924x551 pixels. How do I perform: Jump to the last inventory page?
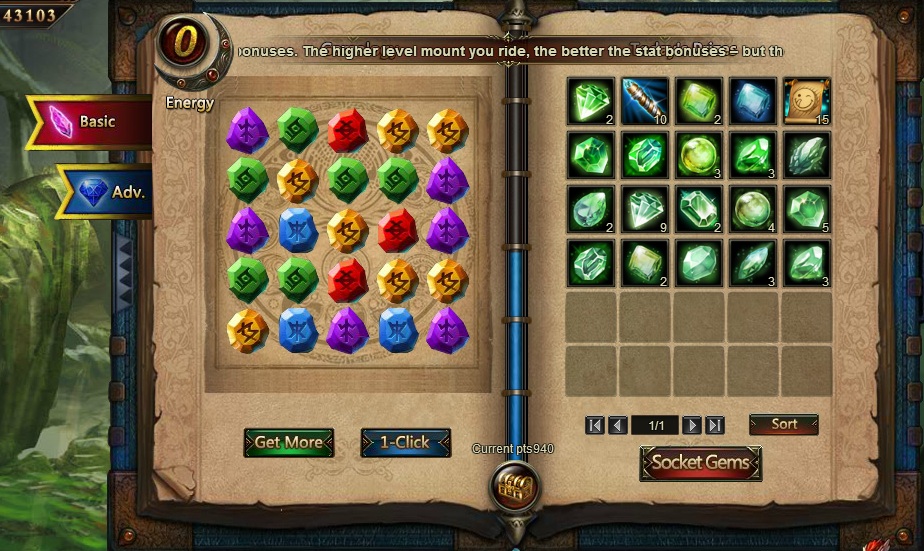point(714,426)
